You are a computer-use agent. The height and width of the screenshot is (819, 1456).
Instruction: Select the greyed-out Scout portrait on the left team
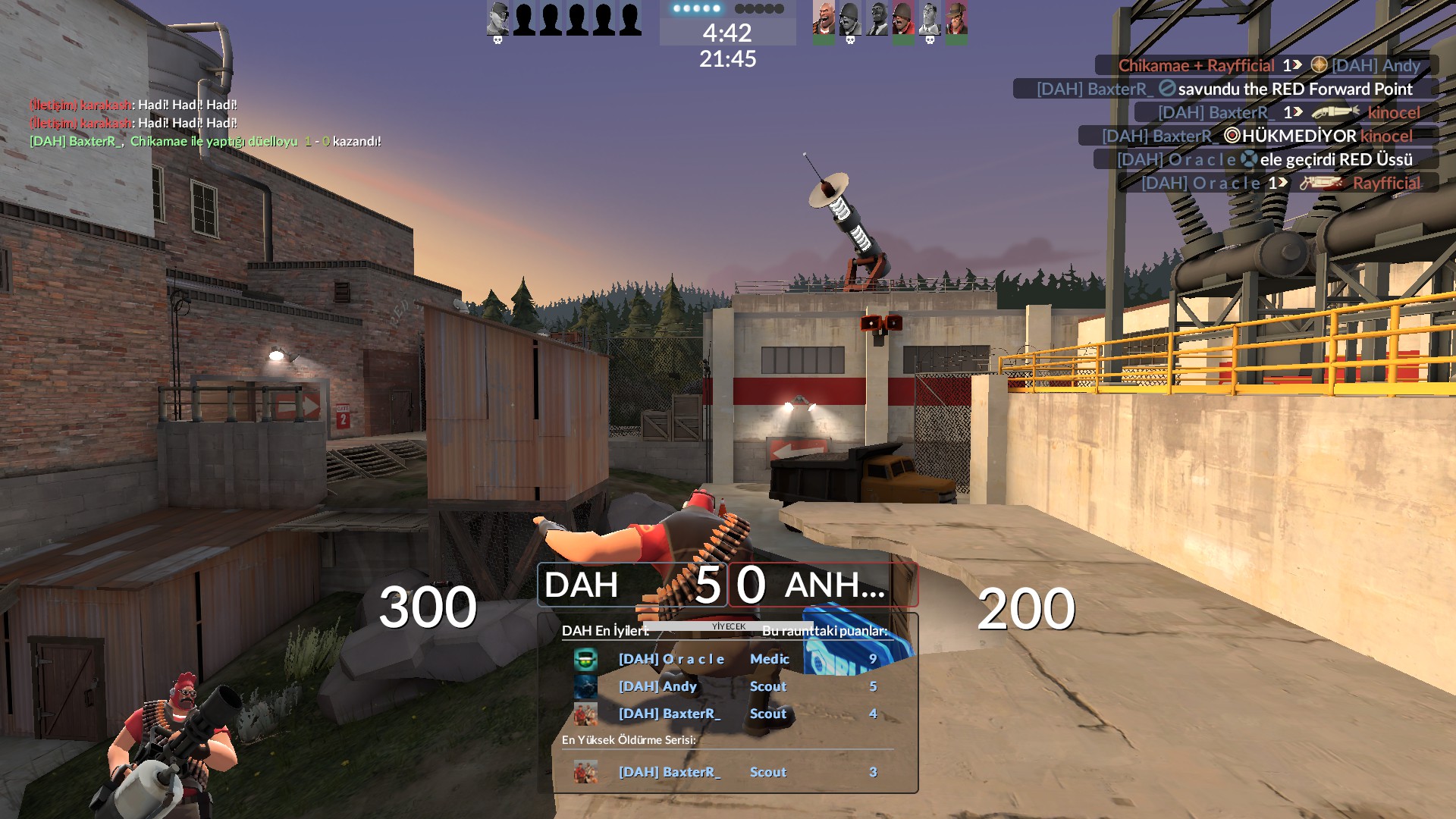click(x=498, y=20)
